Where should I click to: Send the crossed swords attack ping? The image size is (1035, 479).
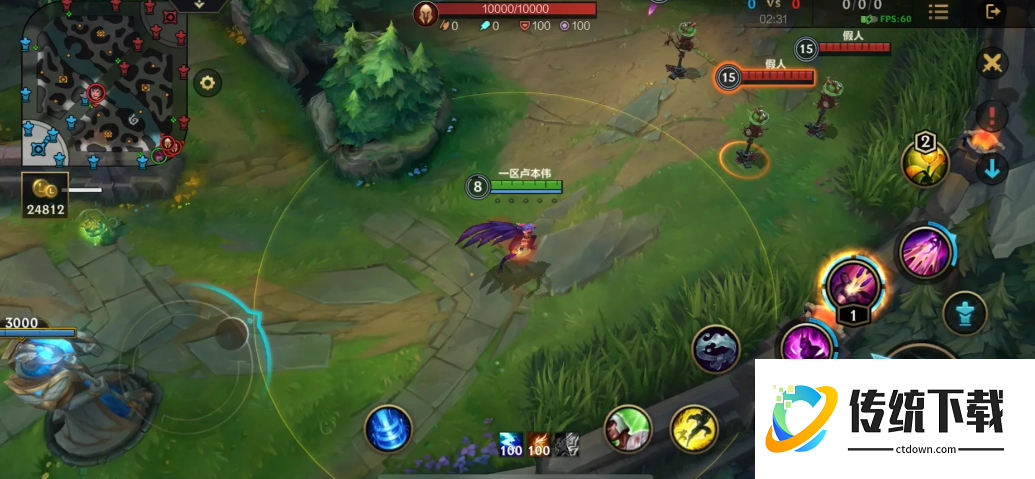992,63
